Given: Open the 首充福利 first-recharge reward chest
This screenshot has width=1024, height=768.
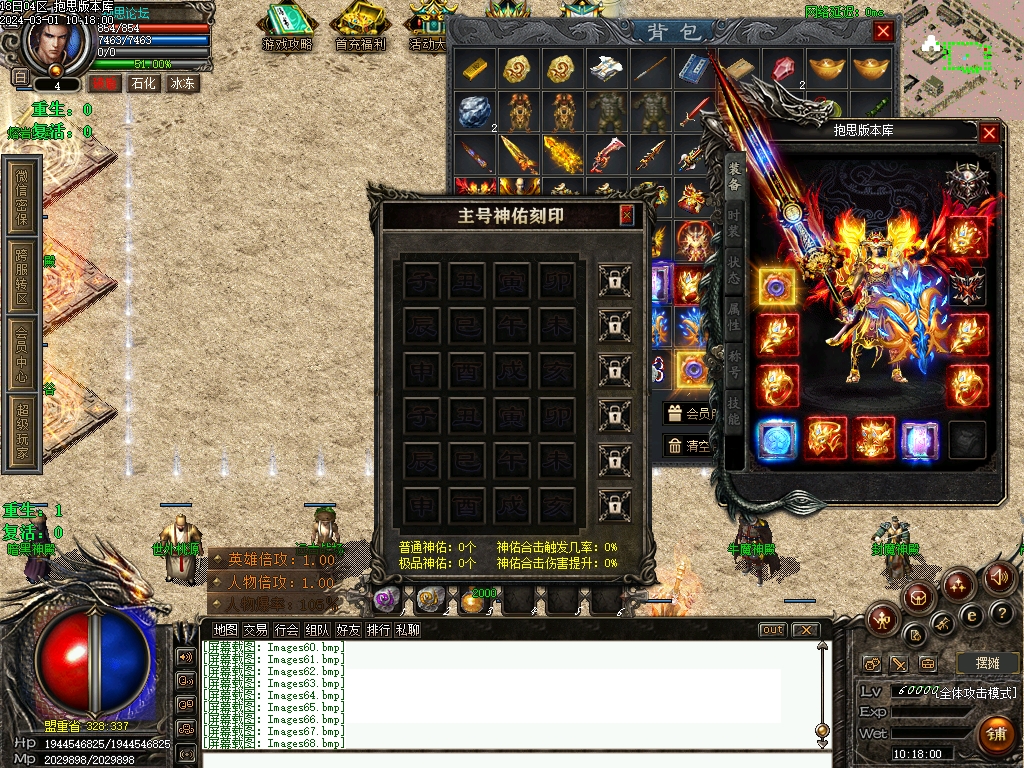Looking at the screenshot, I should point(361,28).
